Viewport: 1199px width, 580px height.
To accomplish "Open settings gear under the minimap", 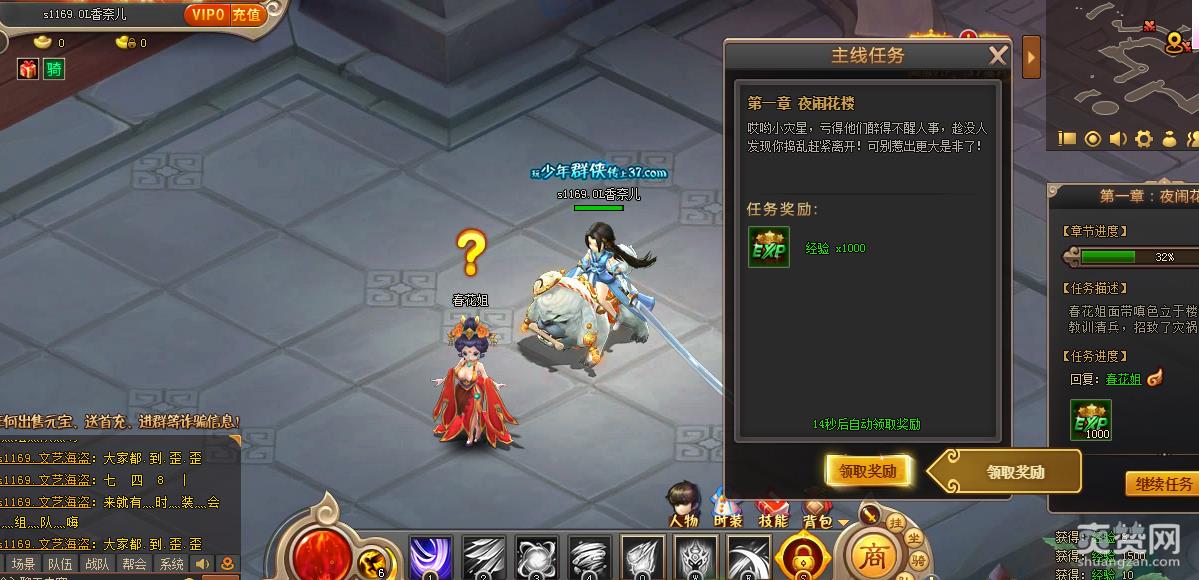I will click(1143, 139).
